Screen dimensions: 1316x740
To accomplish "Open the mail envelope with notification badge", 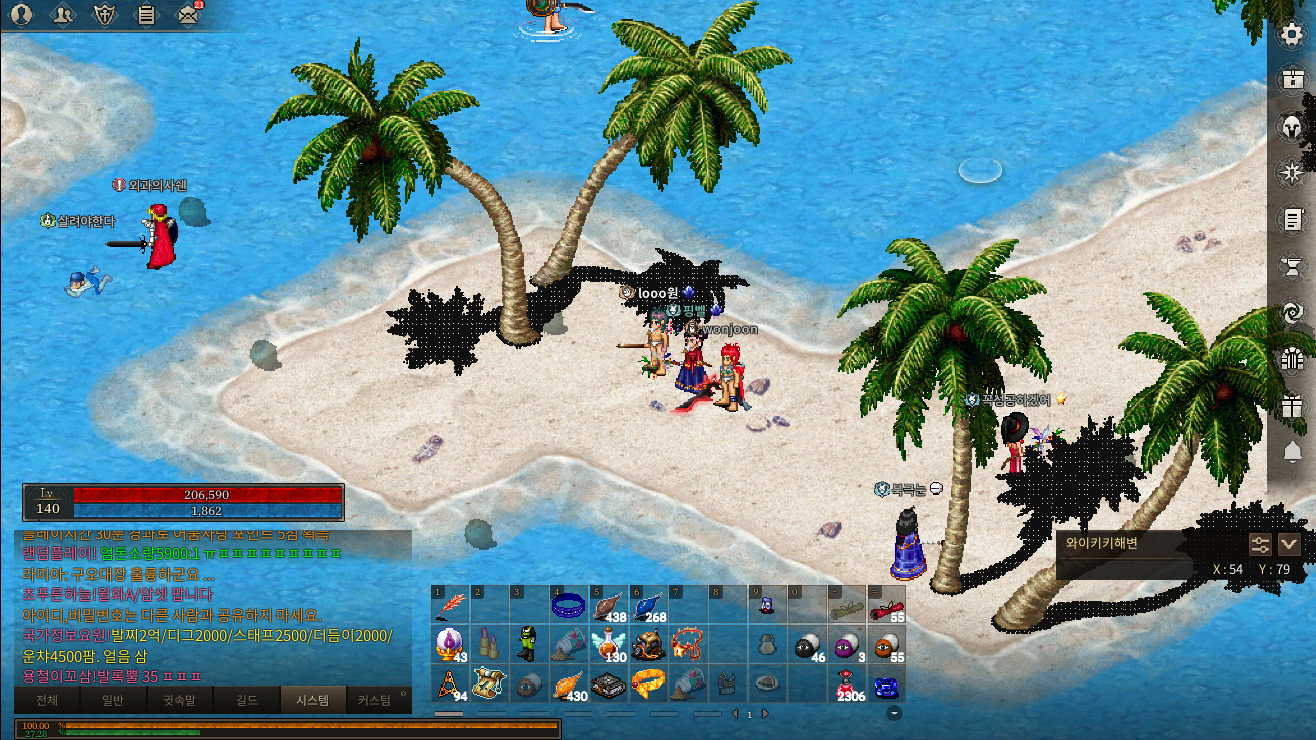I will pos(188,14).
